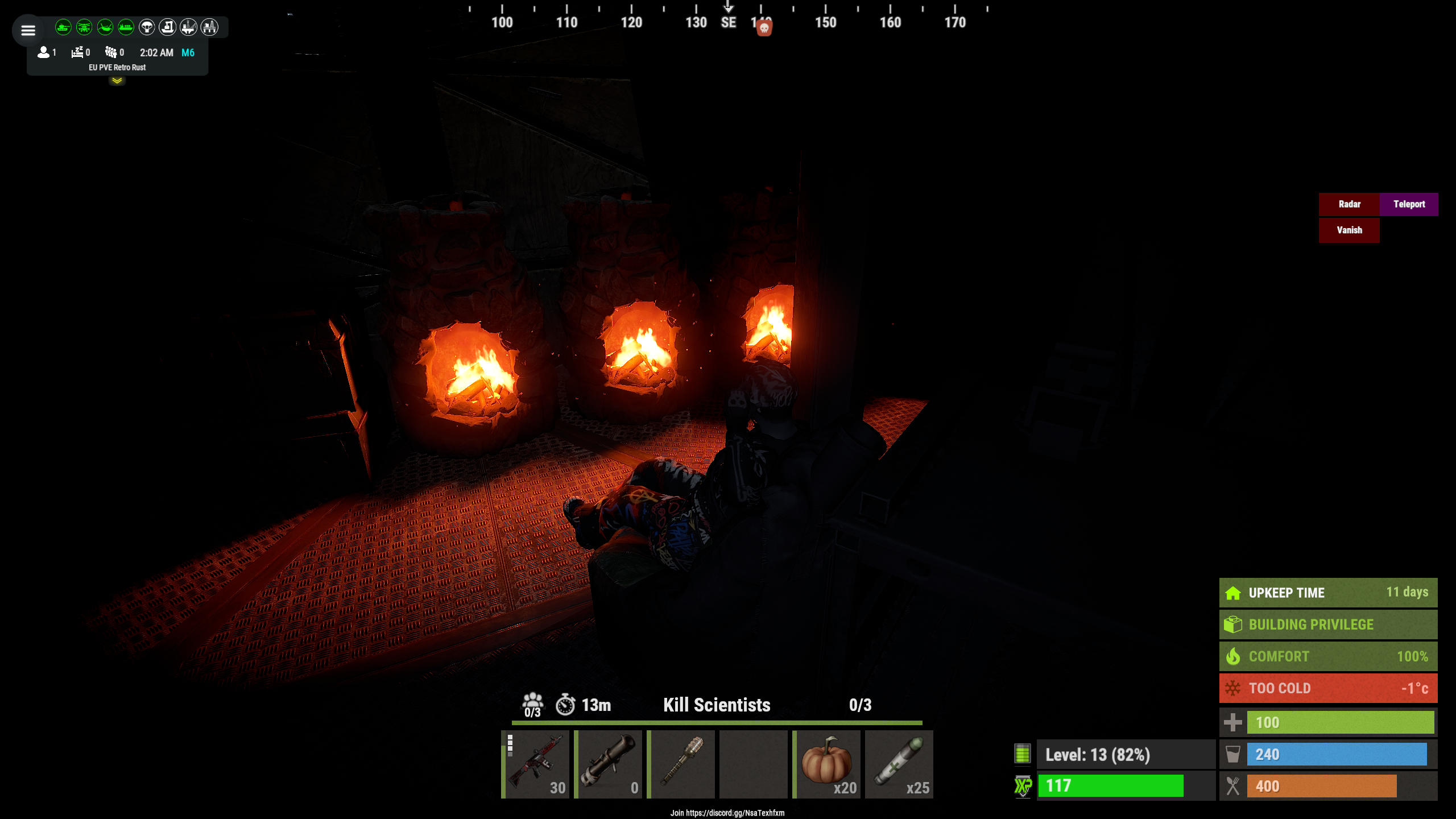Screen dimensions: 1456x819
Task: Select the mace weapon hotbar slot
Action: click(x=681, y=764)
